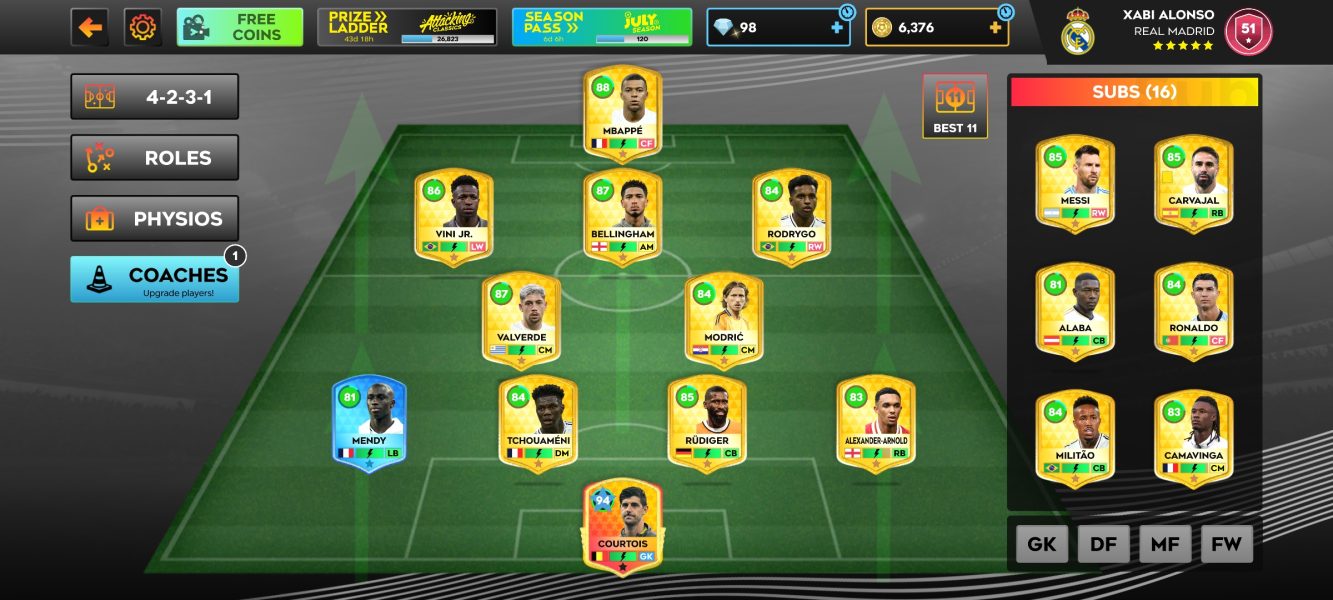The width and height of the screenshot is (1333, 600).
Task: Select Courtois goalkeeper card
Action: coord(622,525)
